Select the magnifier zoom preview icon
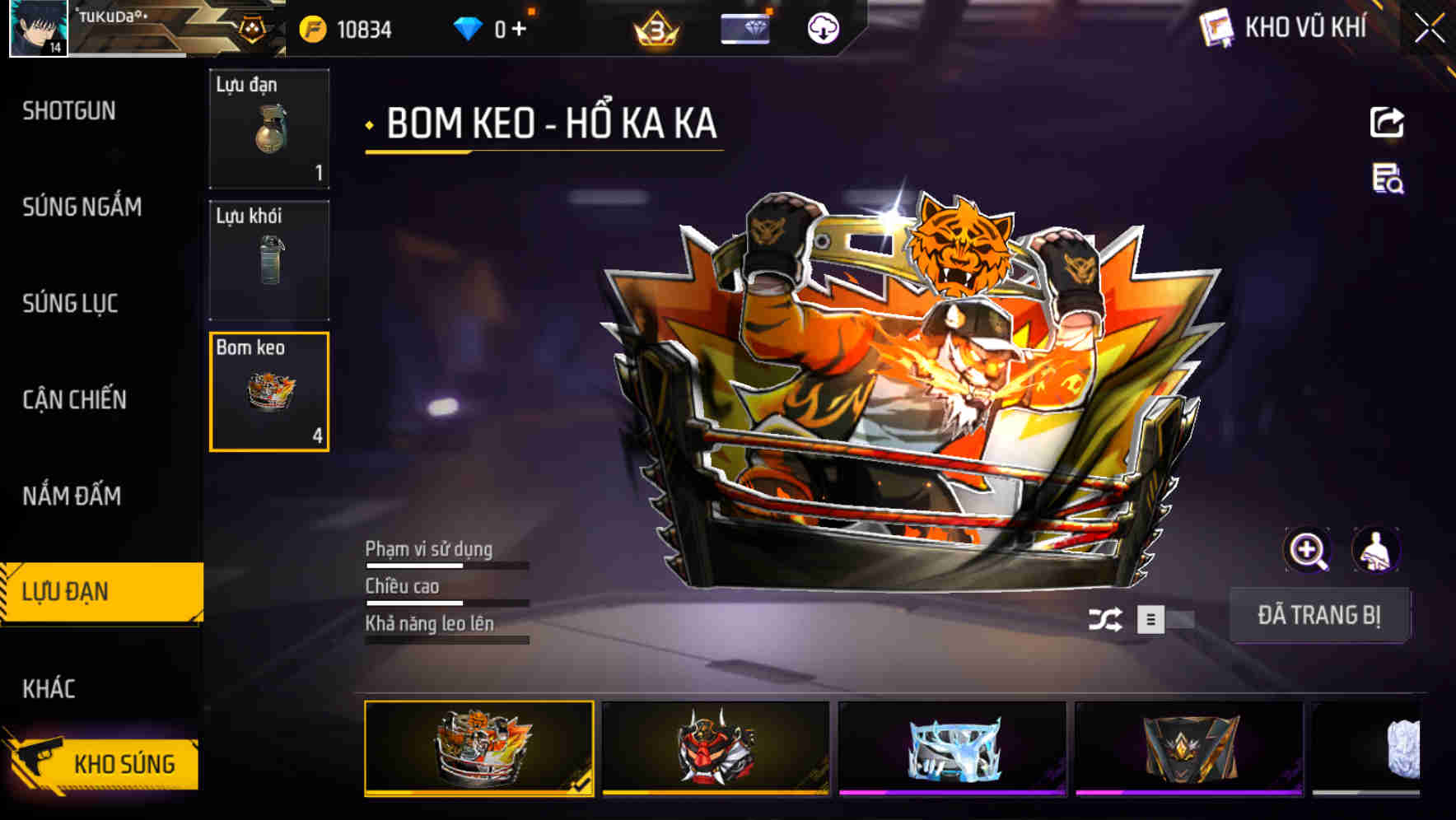 point(1308,550)
